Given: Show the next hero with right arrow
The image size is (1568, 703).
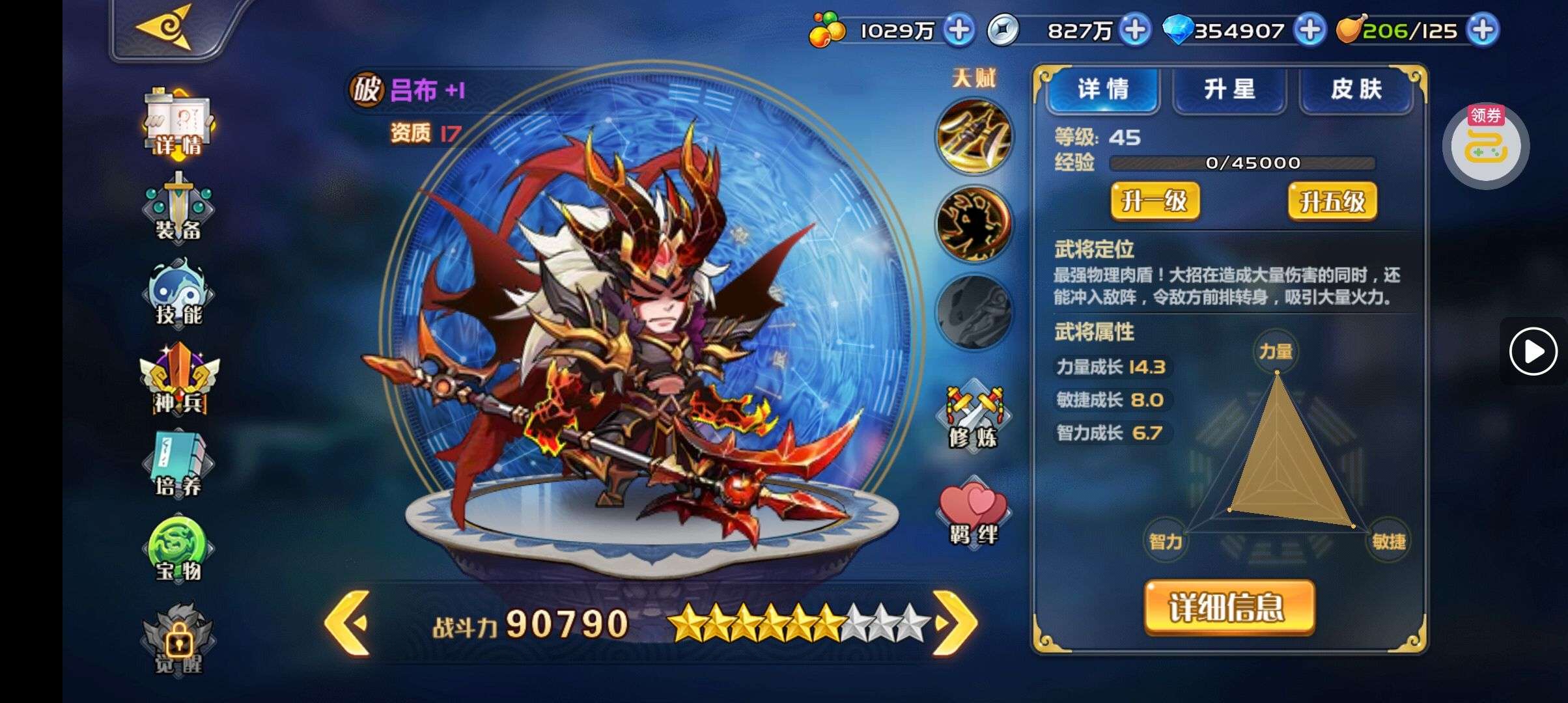Looking at the screenshot, I should (955, 623).
